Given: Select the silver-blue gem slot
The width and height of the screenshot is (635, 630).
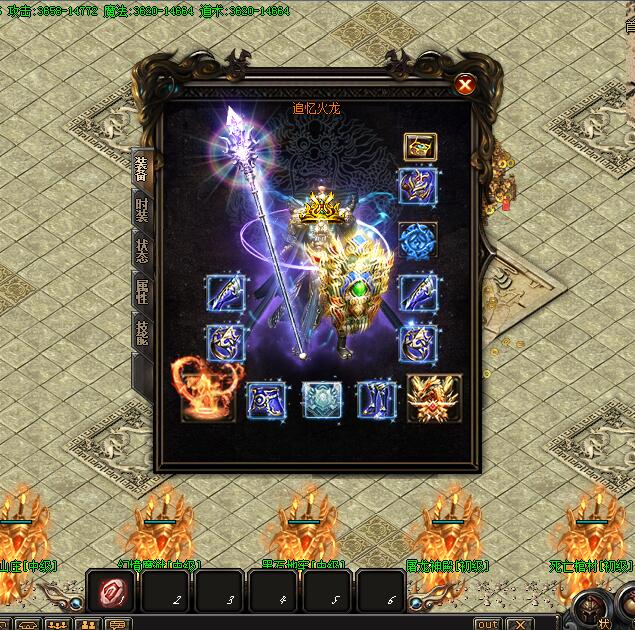Looking at the screenshot, I should pos(322,399).
